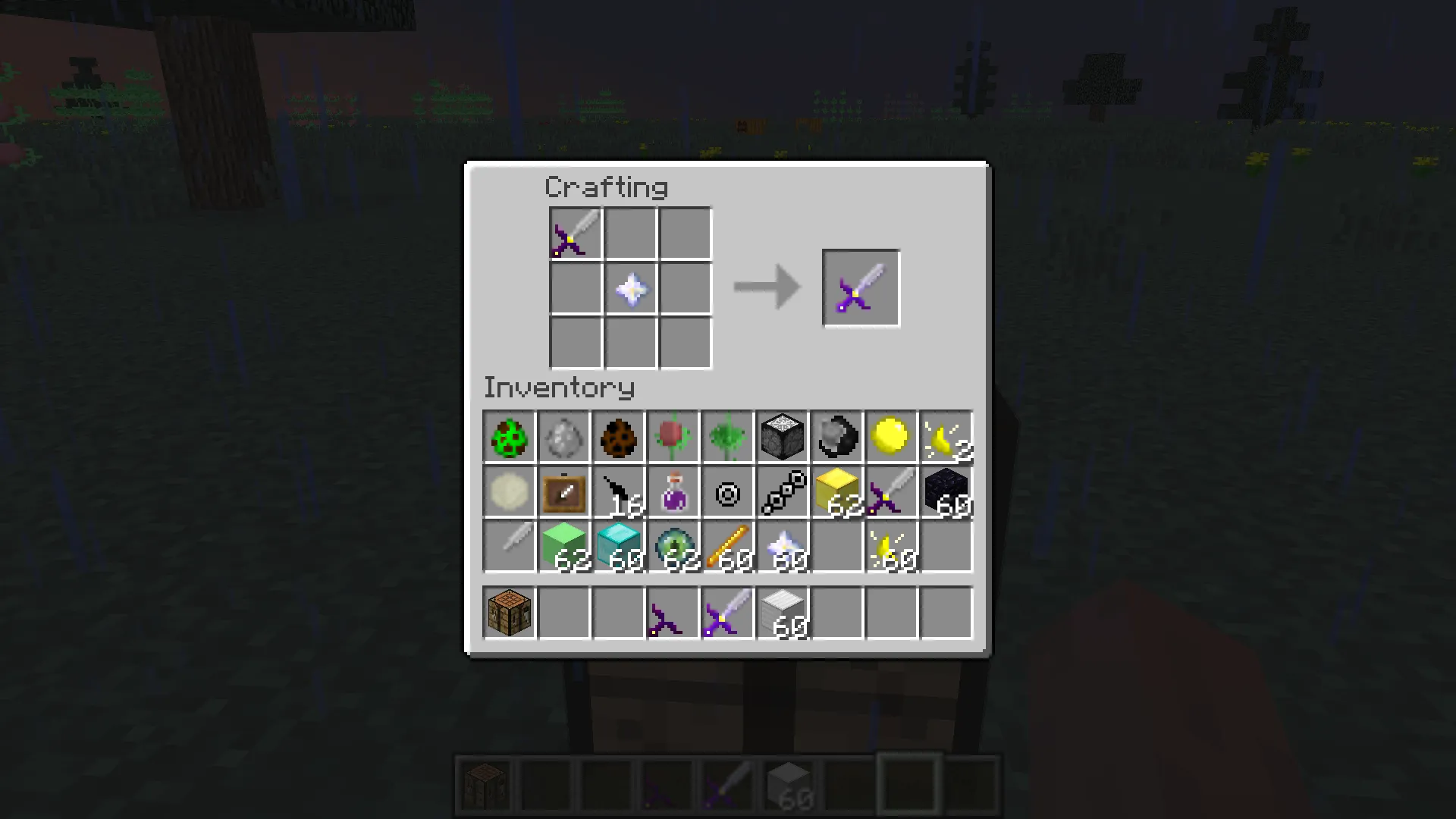The image size is (1456, 819).
Task: Take the repaired sword from the output slot
Action: click(860, 287)
